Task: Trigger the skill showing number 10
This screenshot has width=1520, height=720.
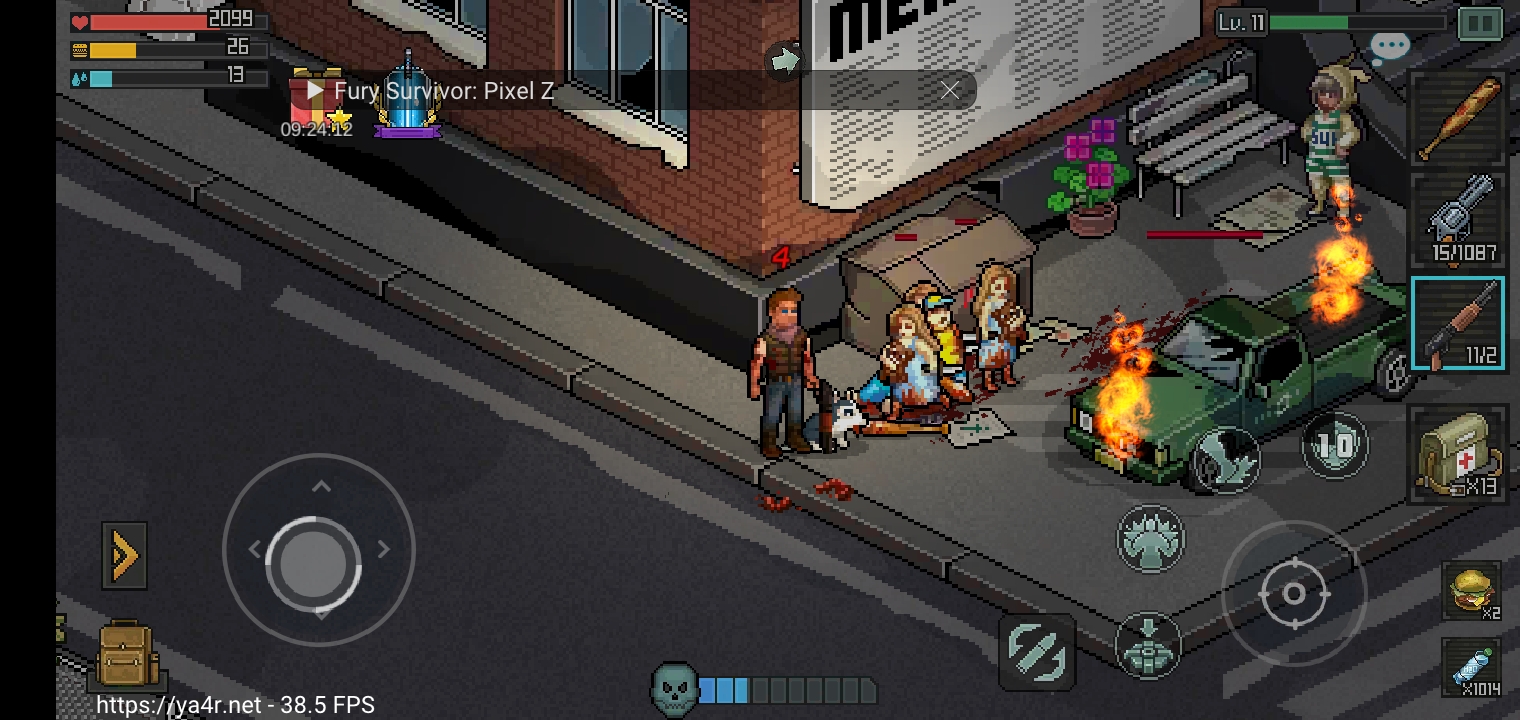Action: 1336,445
